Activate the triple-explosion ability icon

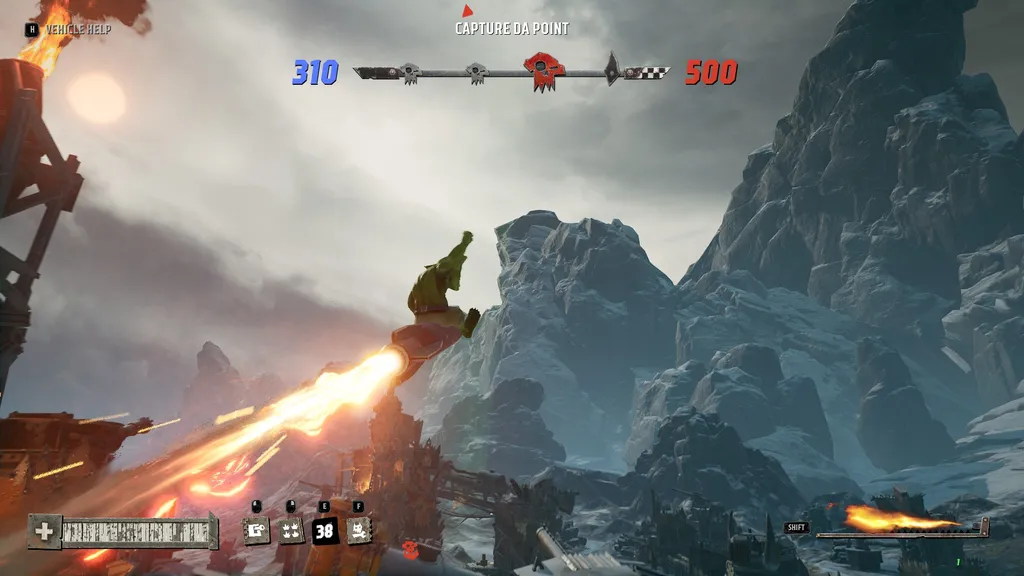[291, 530]
